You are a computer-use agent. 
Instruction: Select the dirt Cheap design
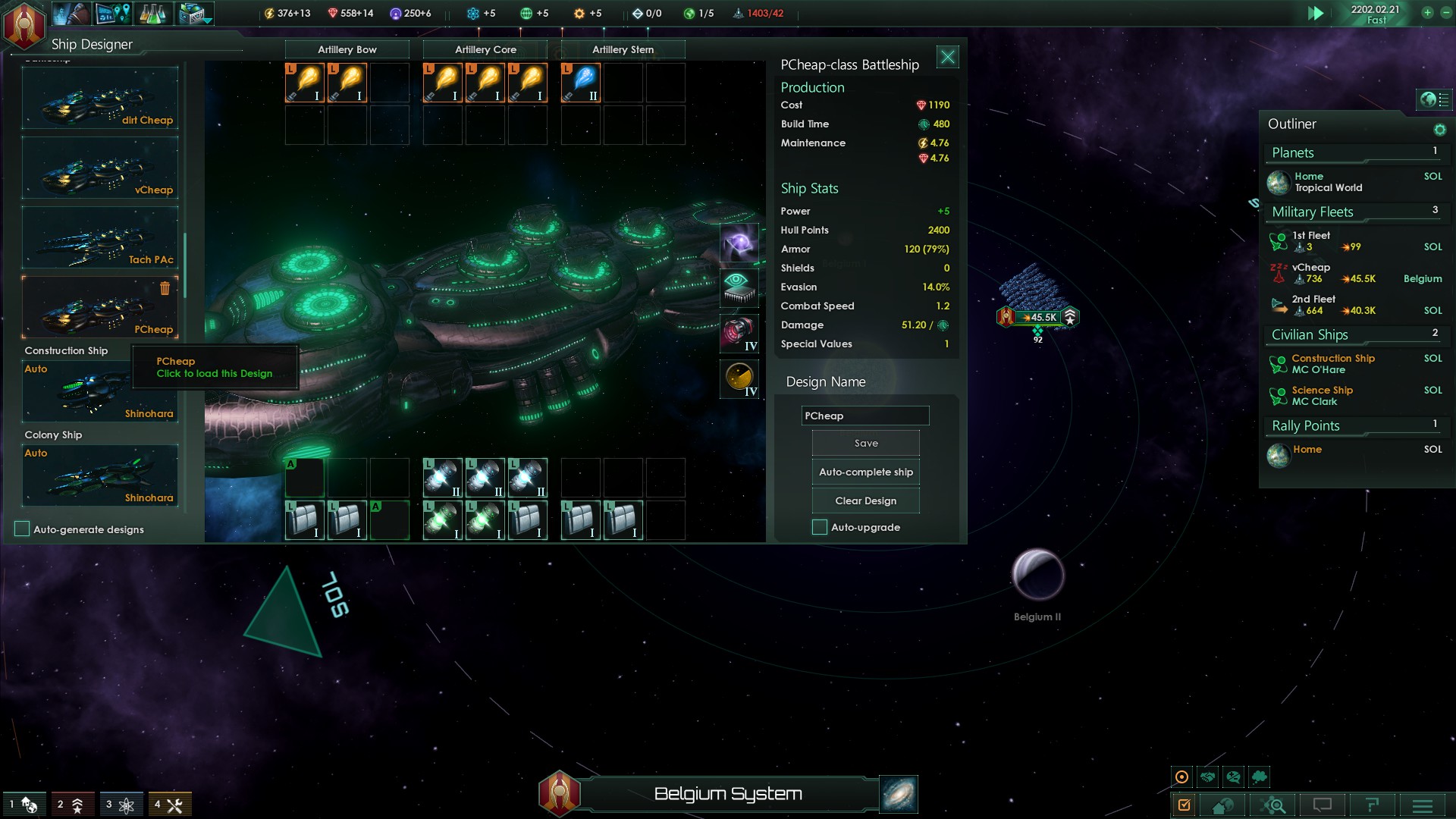click(100, 99)
